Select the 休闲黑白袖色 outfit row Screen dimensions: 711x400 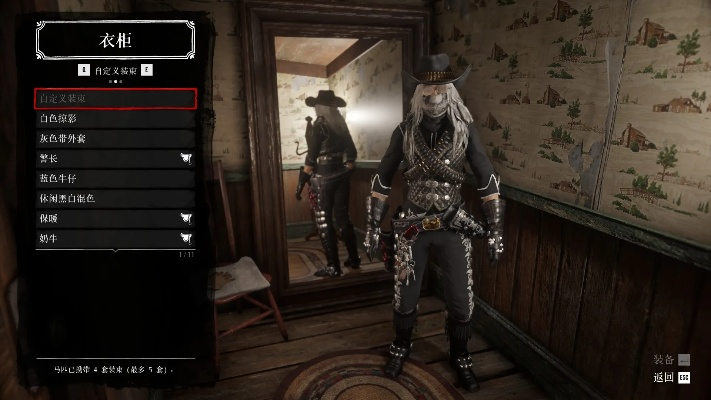click(115, 198)
